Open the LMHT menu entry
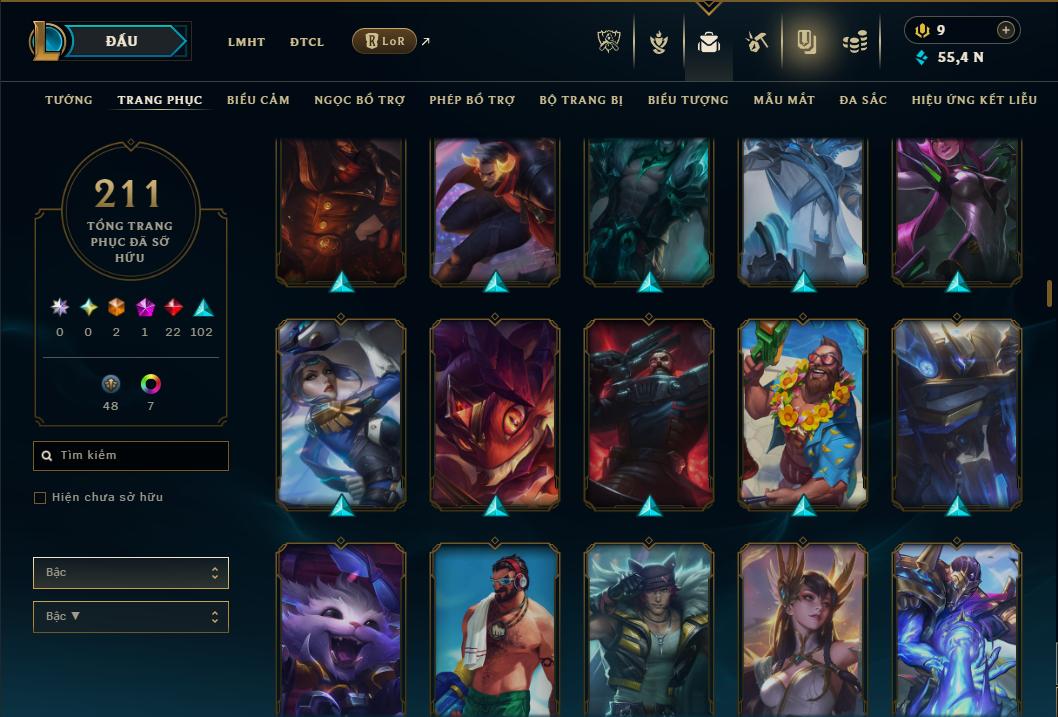The height and width of the screenshot is (717, 1058). [x=246, y=42]
